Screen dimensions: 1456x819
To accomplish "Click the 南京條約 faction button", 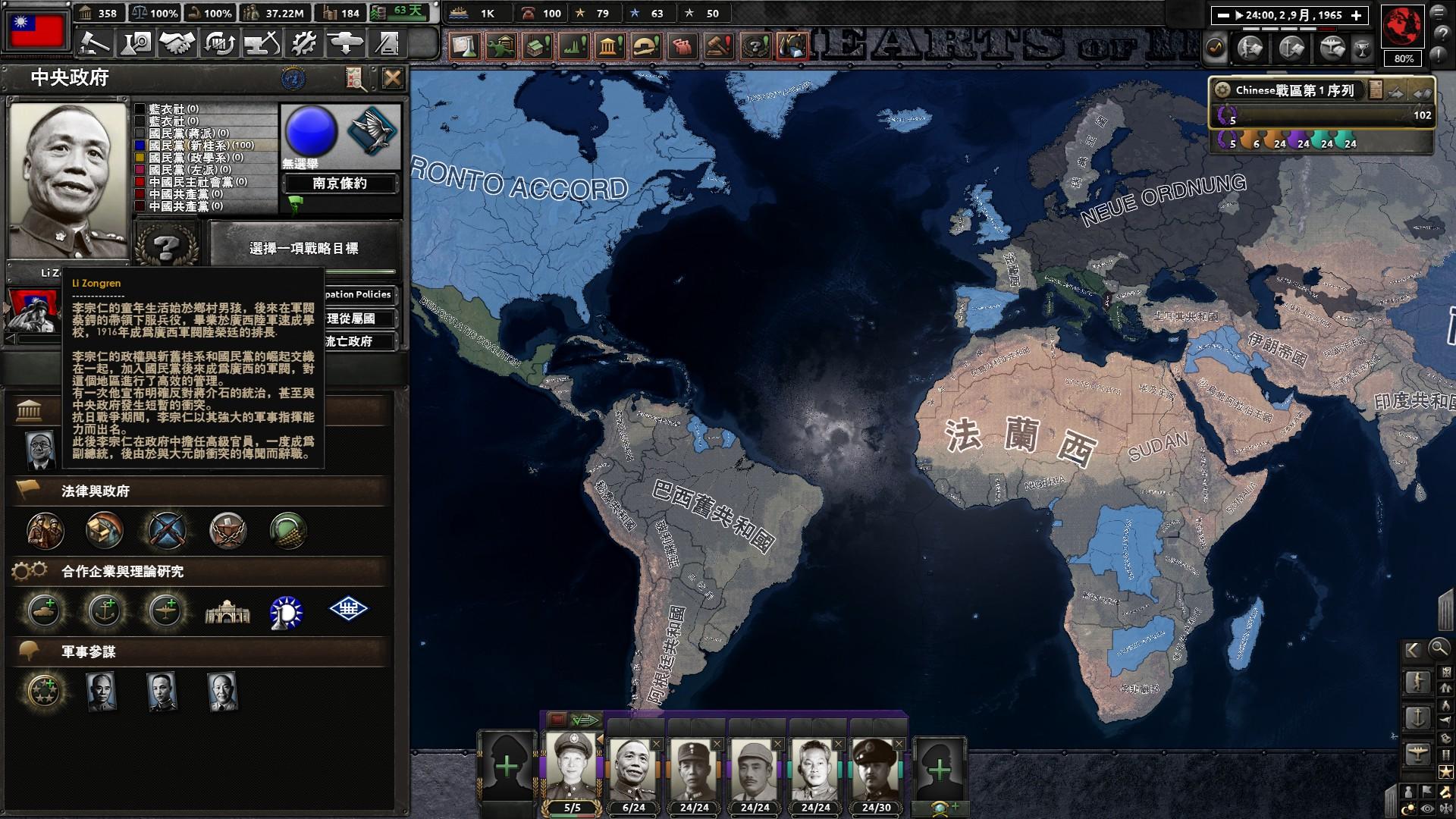I will point(340,184).
